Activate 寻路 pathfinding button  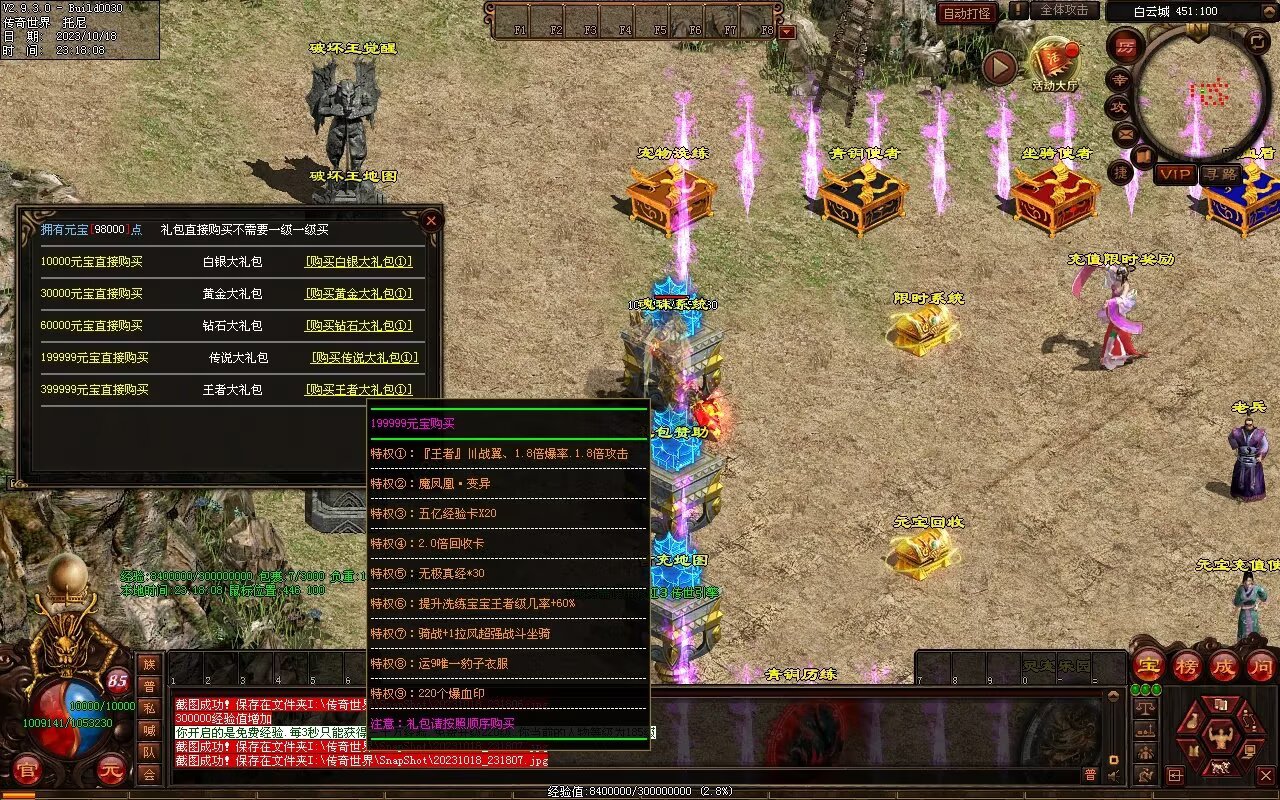(1220, 174)
